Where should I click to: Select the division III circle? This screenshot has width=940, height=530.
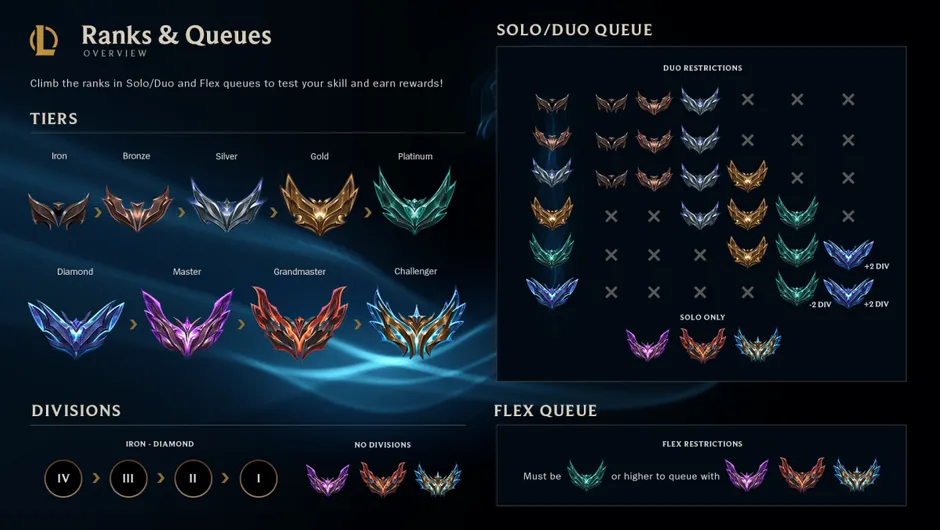click(x=128, y=479)
